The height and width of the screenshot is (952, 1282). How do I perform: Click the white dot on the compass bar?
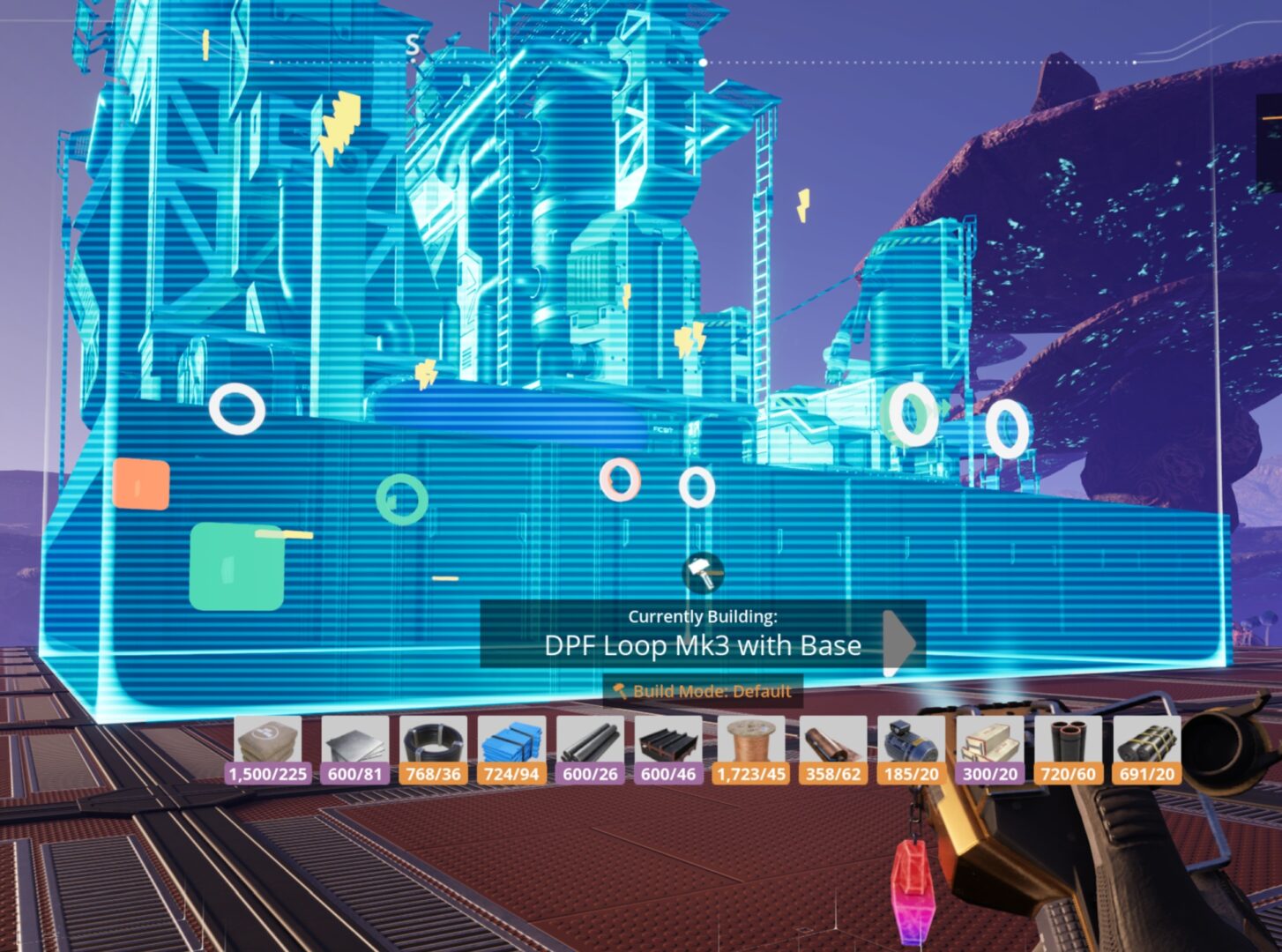click(703, 62)
